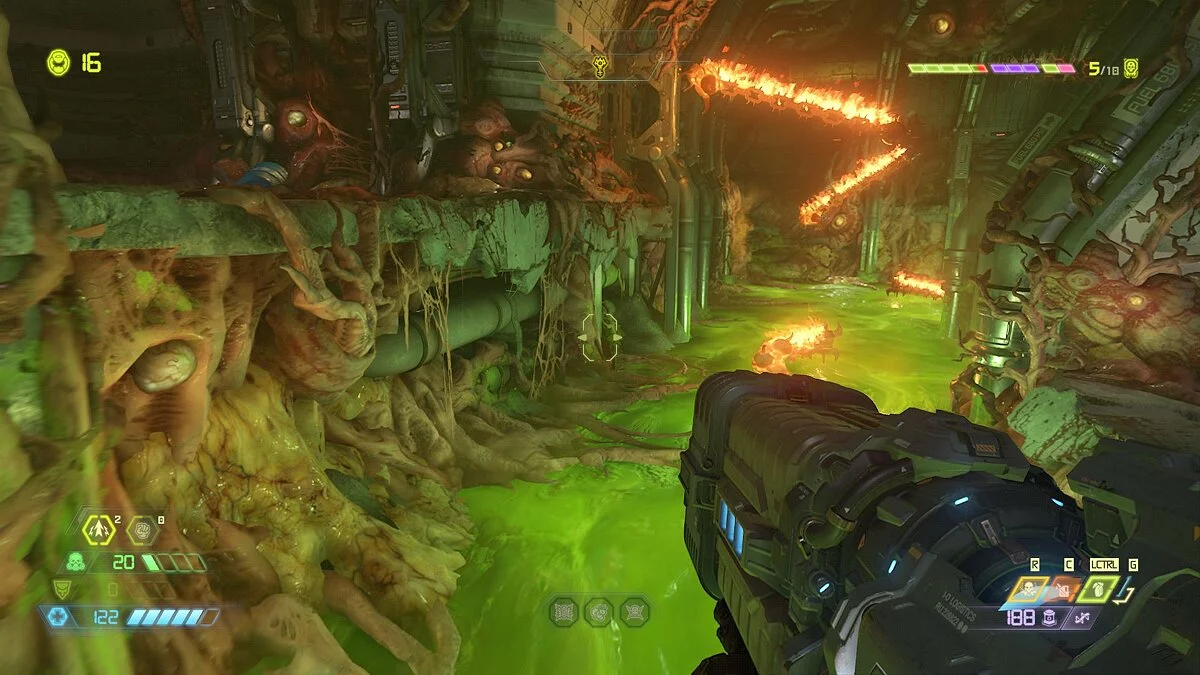Click the Blood Punch fist hexagon icon
Screen dimensions: 1200x675
(142, 528)
